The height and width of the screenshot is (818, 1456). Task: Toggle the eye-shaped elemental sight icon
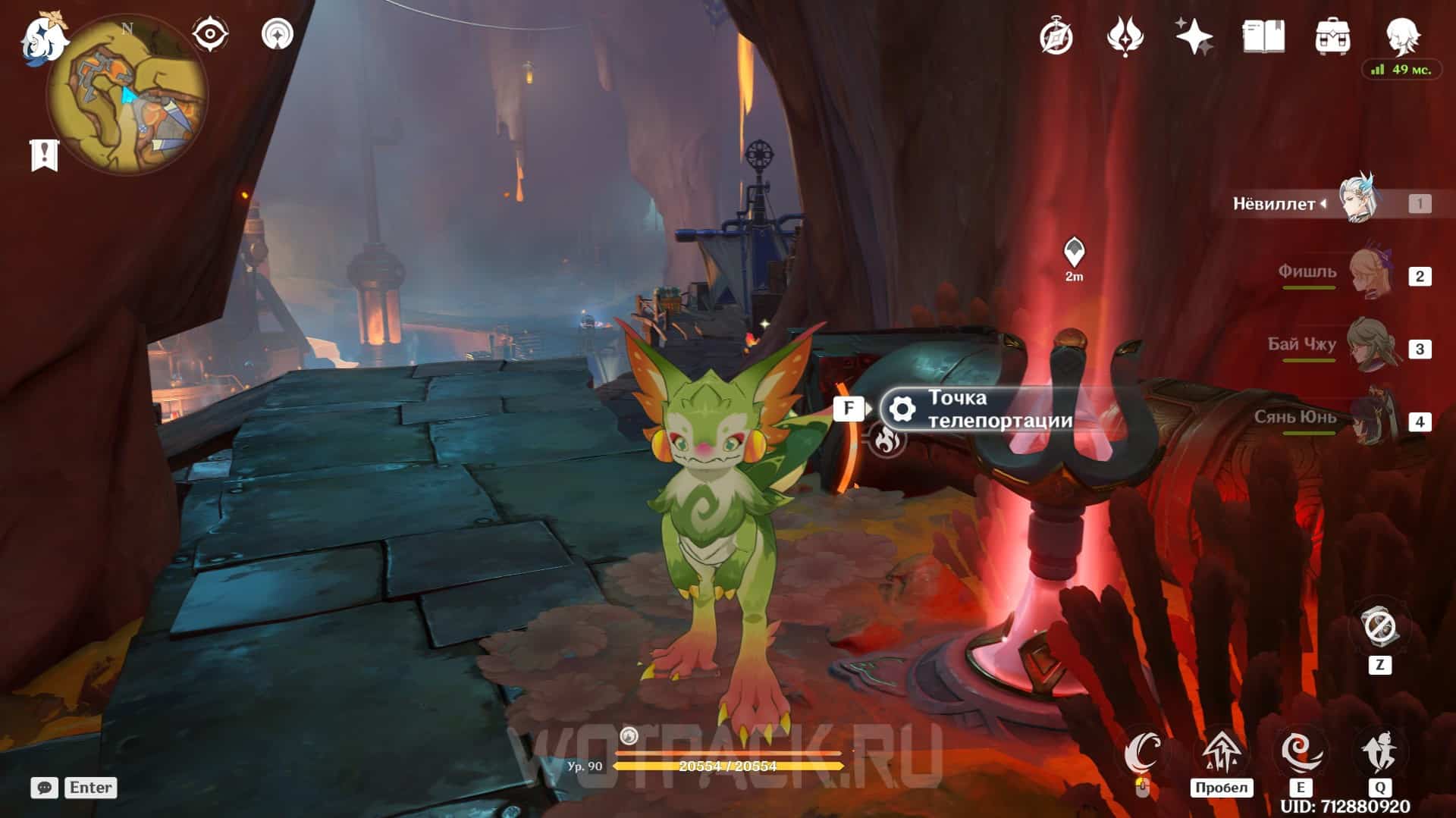click(x=209, y=34)
